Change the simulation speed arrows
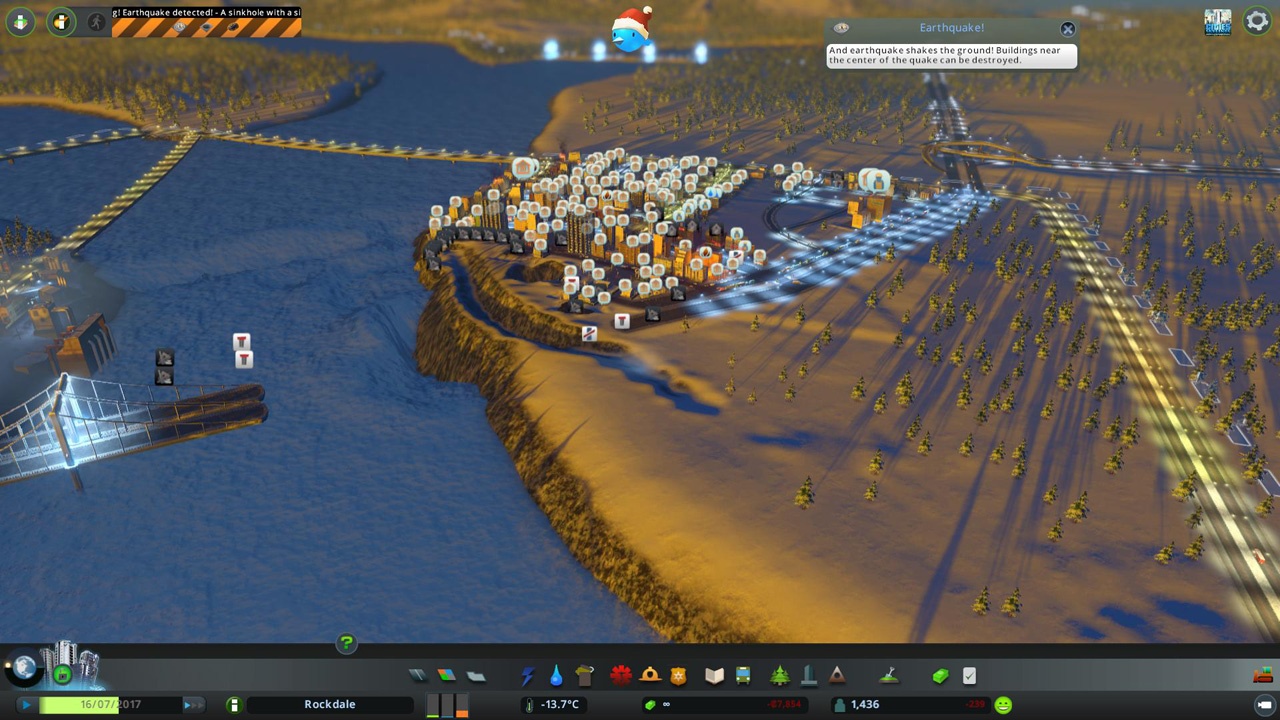This screenshot has height=720, width=1280. click(x=191, y=705)
